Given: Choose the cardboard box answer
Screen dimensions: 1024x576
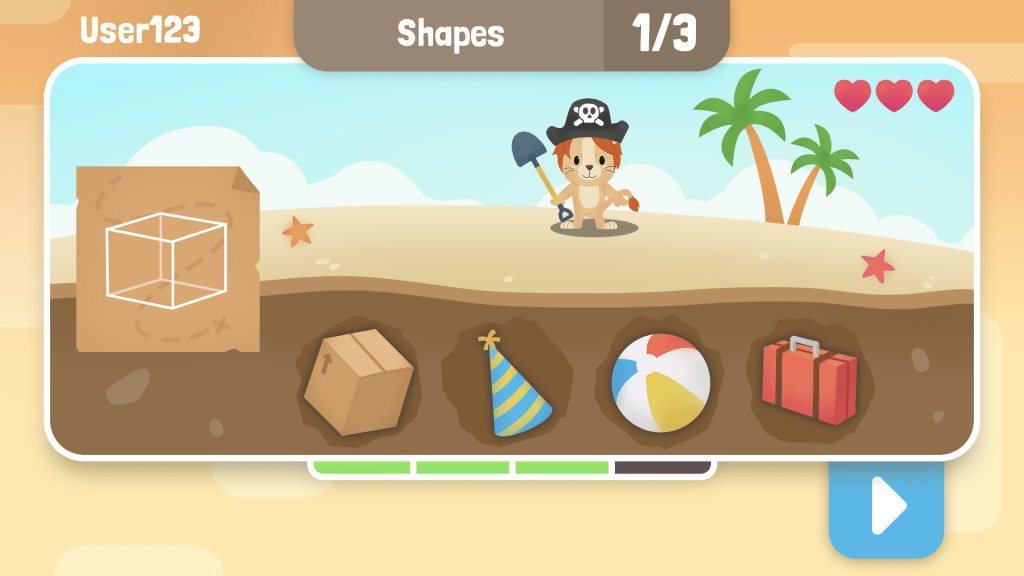Looking at the screenshot, I should pyautogui.click(x=358, y=382).
